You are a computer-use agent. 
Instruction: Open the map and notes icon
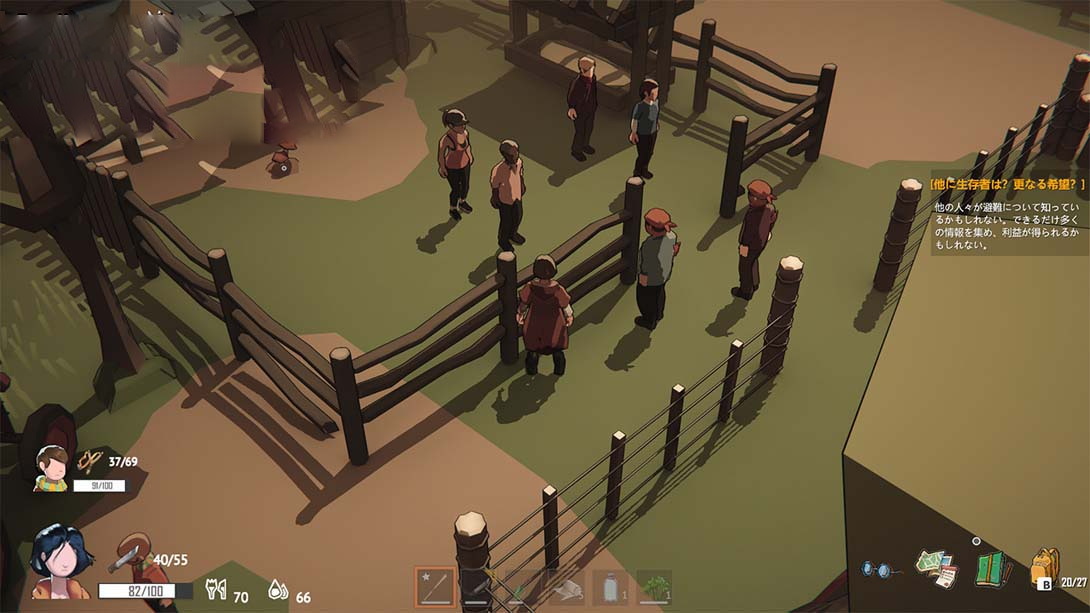click(x=937, y=568)
